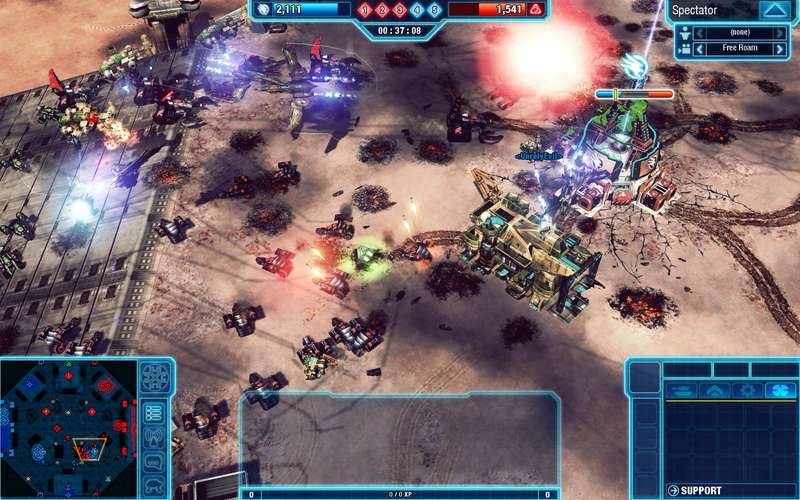Open the chat speech bubble button
800x500 pixels.
[x=154, y=462]
